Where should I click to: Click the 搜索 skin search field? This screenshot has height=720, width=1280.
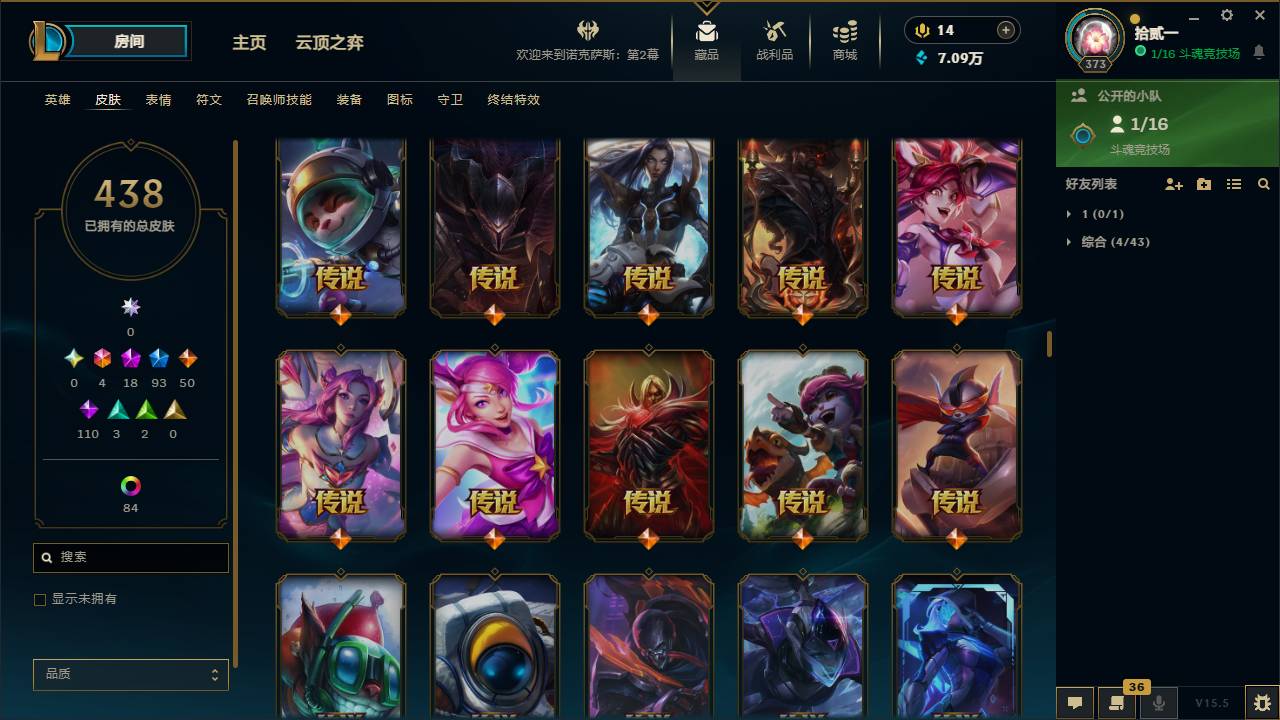tap(130, 557)
